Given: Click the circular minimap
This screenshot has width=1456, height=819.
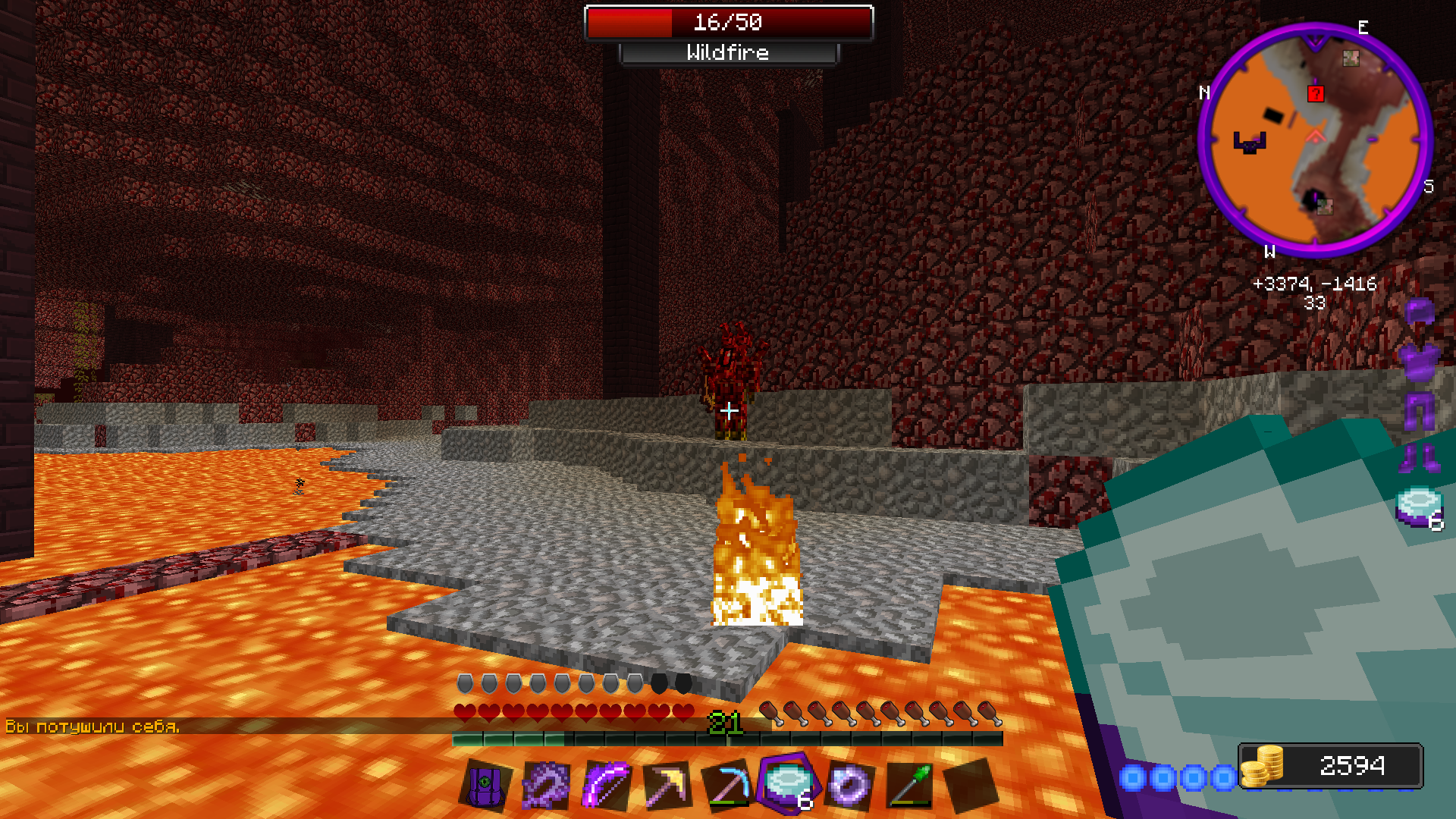Looking at the screenshot, I should [x=1315, y=140].
